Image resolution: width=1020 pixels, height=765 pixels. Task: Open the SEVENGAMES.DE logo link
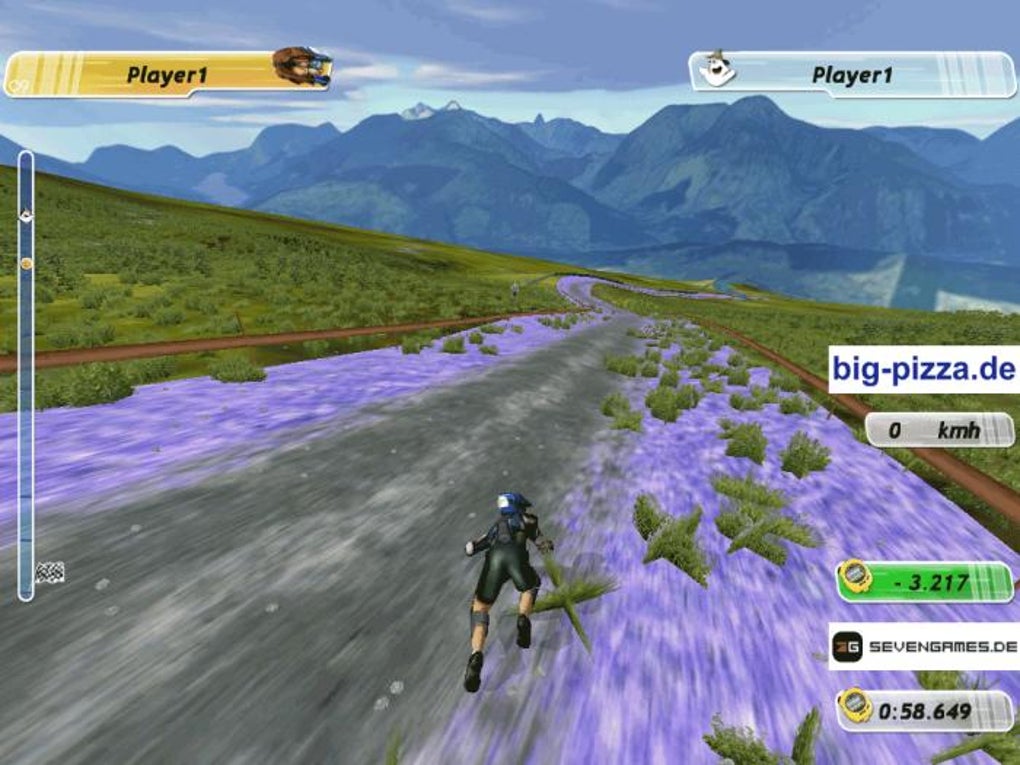point(924,648)
